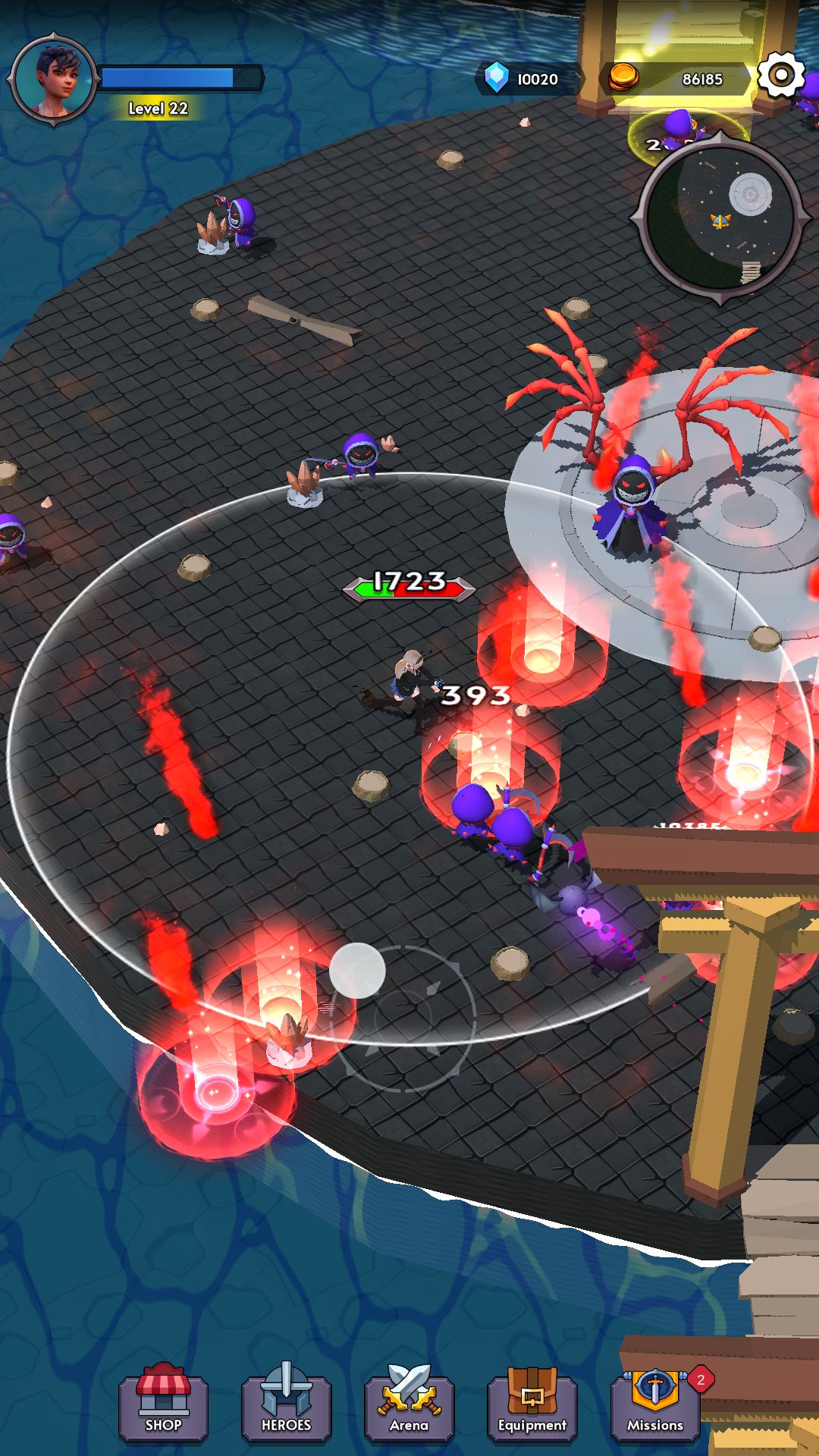Open the SHOP menu
Image resolution: width=819 pixels, height=1456 pixels.
[x=163, y=1405]
